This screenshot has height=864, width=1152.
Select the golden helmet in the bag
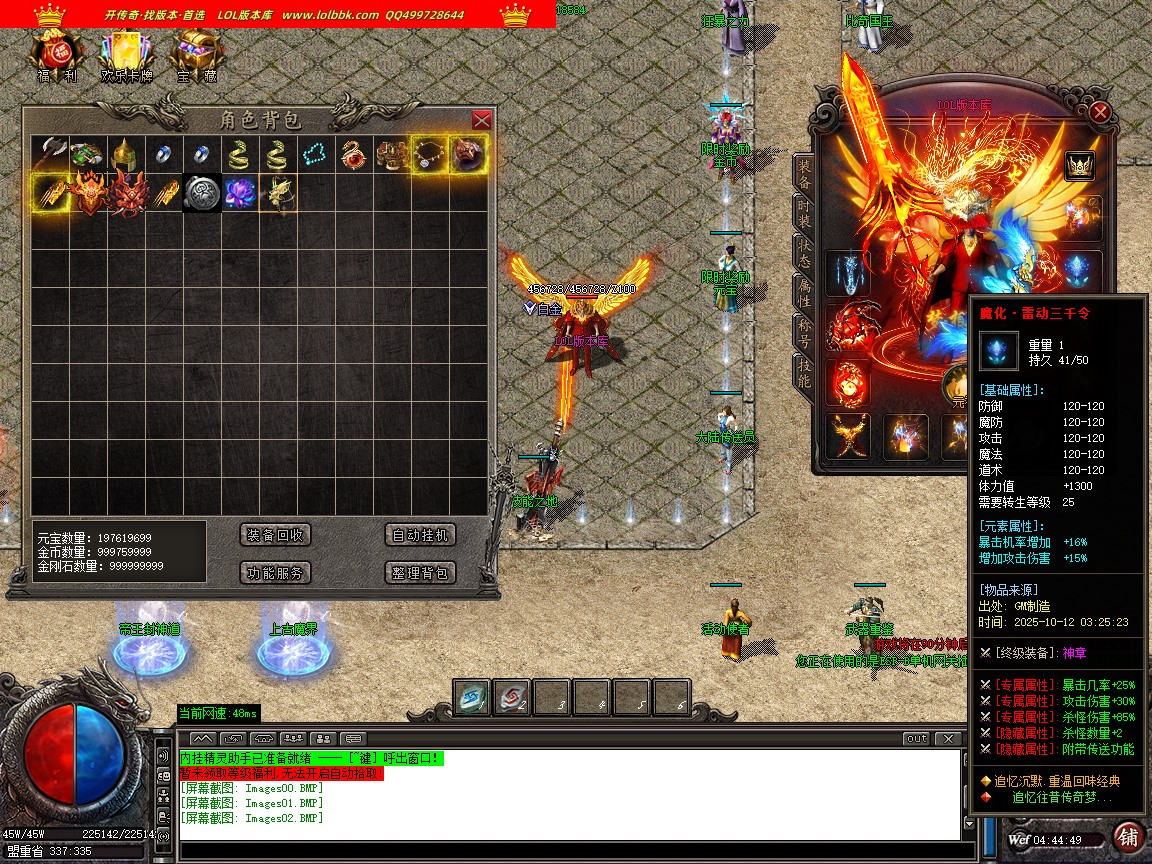125,154
